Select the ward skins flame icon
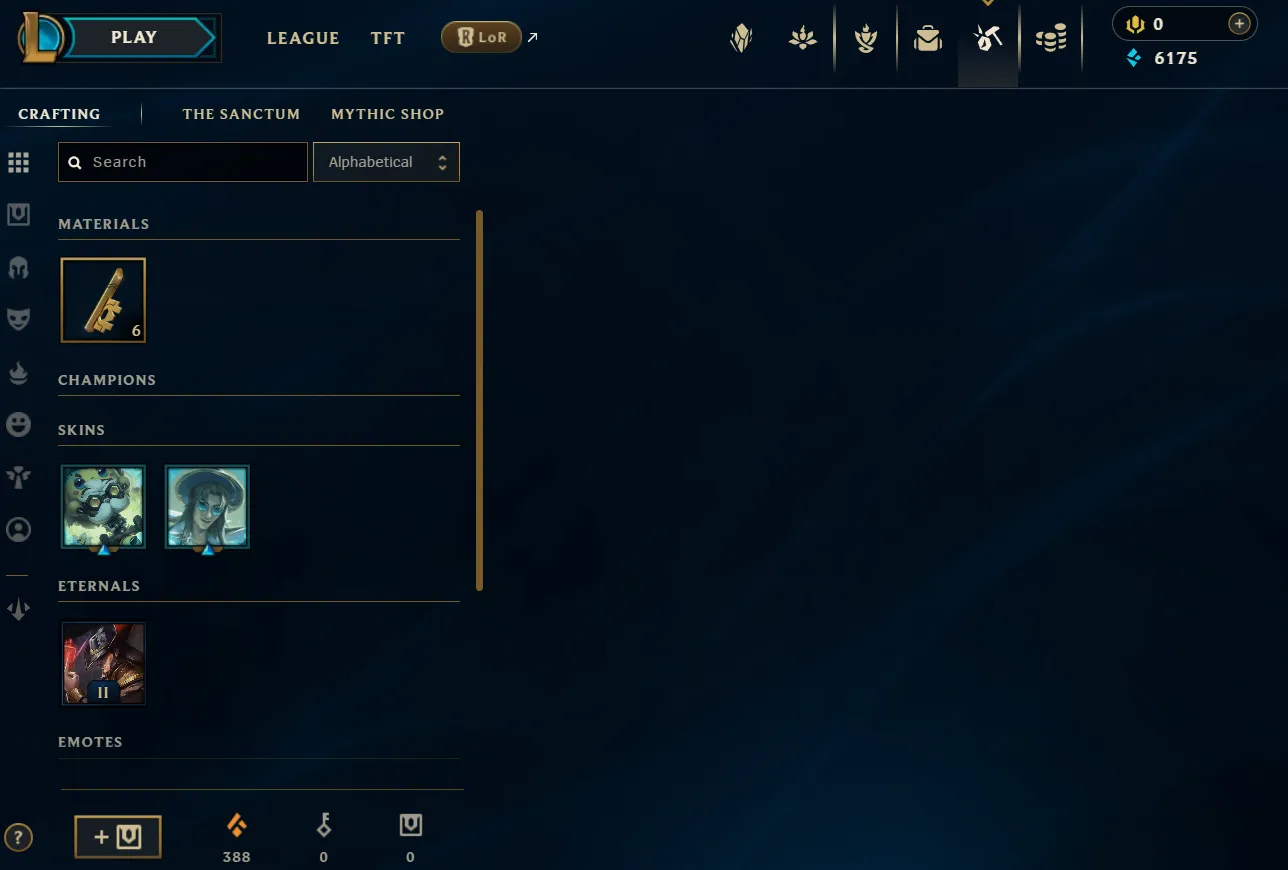 18,372
